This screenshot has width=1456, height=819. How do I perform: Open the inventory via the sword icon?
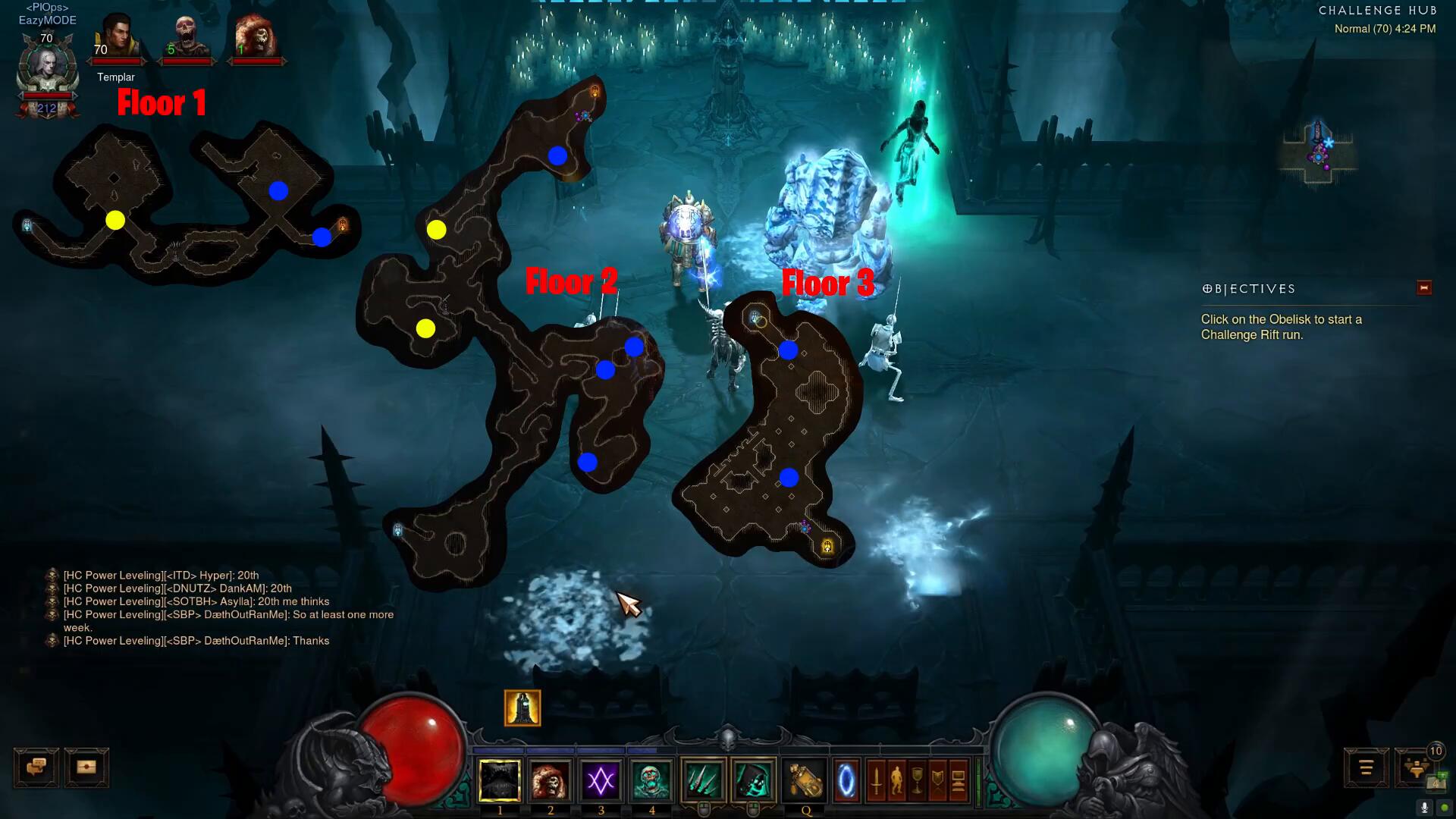pyautogui.click(x=876, y=780)
